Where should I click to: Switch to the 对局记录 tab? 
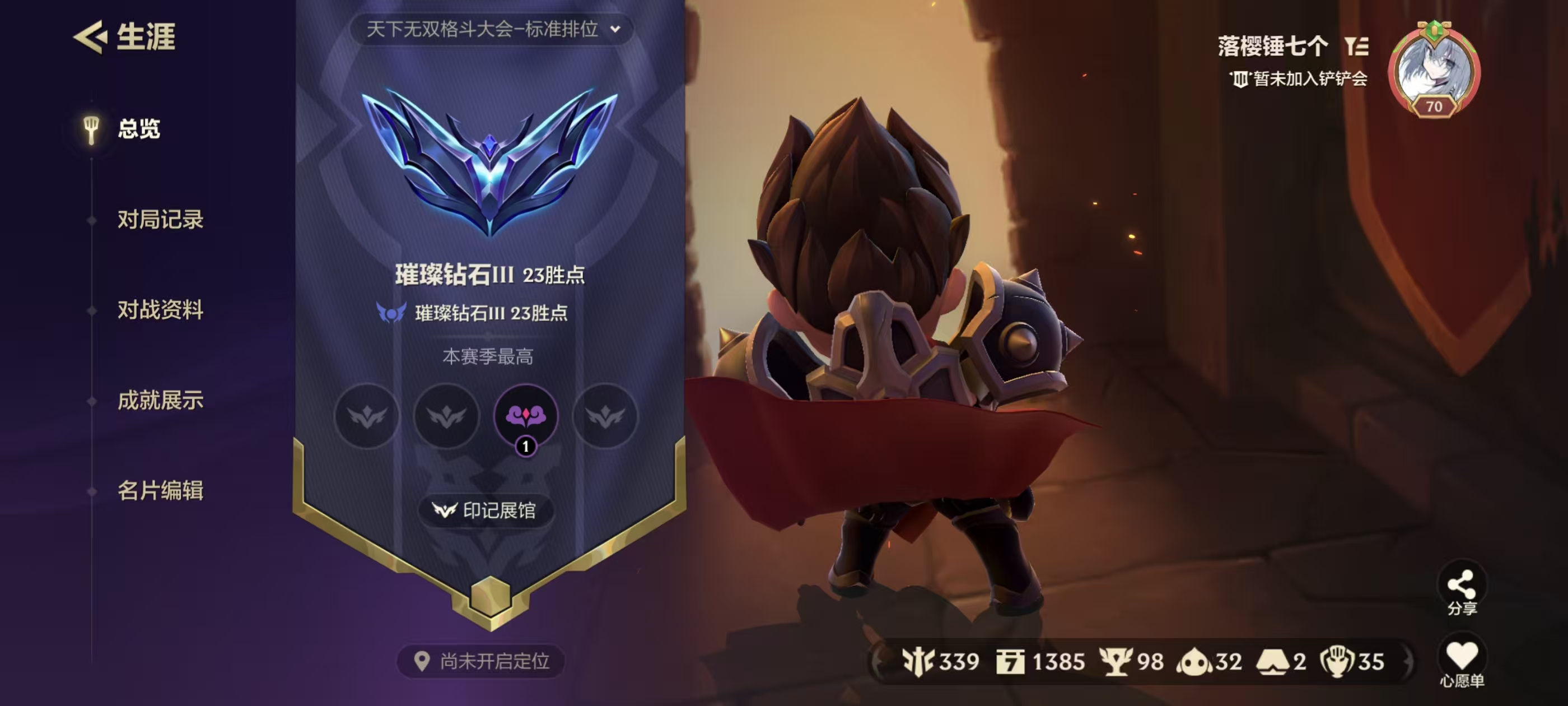coord(161,221)
